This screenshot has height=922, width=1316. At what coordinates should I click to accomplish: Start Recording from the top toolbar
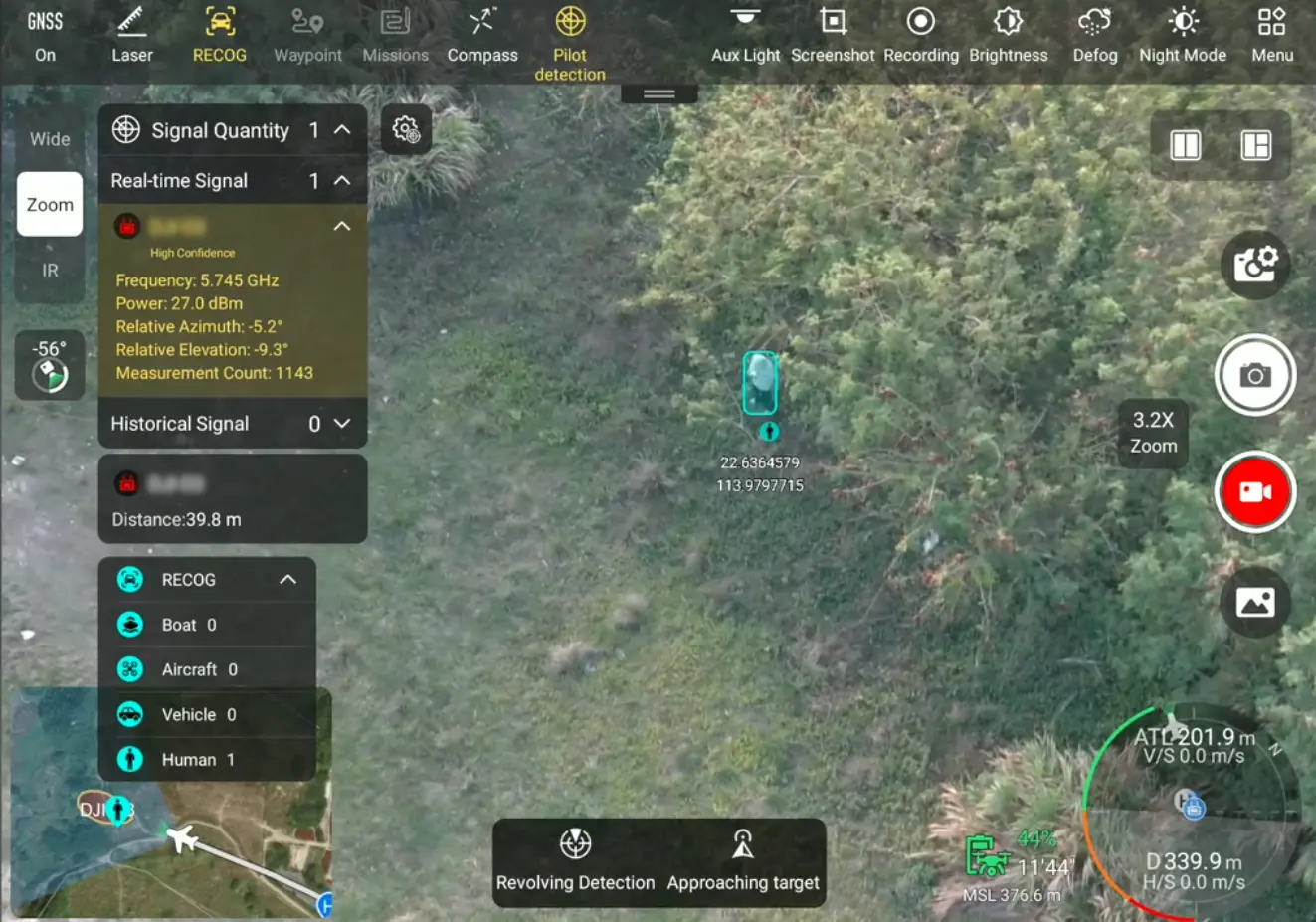point(921,35)
